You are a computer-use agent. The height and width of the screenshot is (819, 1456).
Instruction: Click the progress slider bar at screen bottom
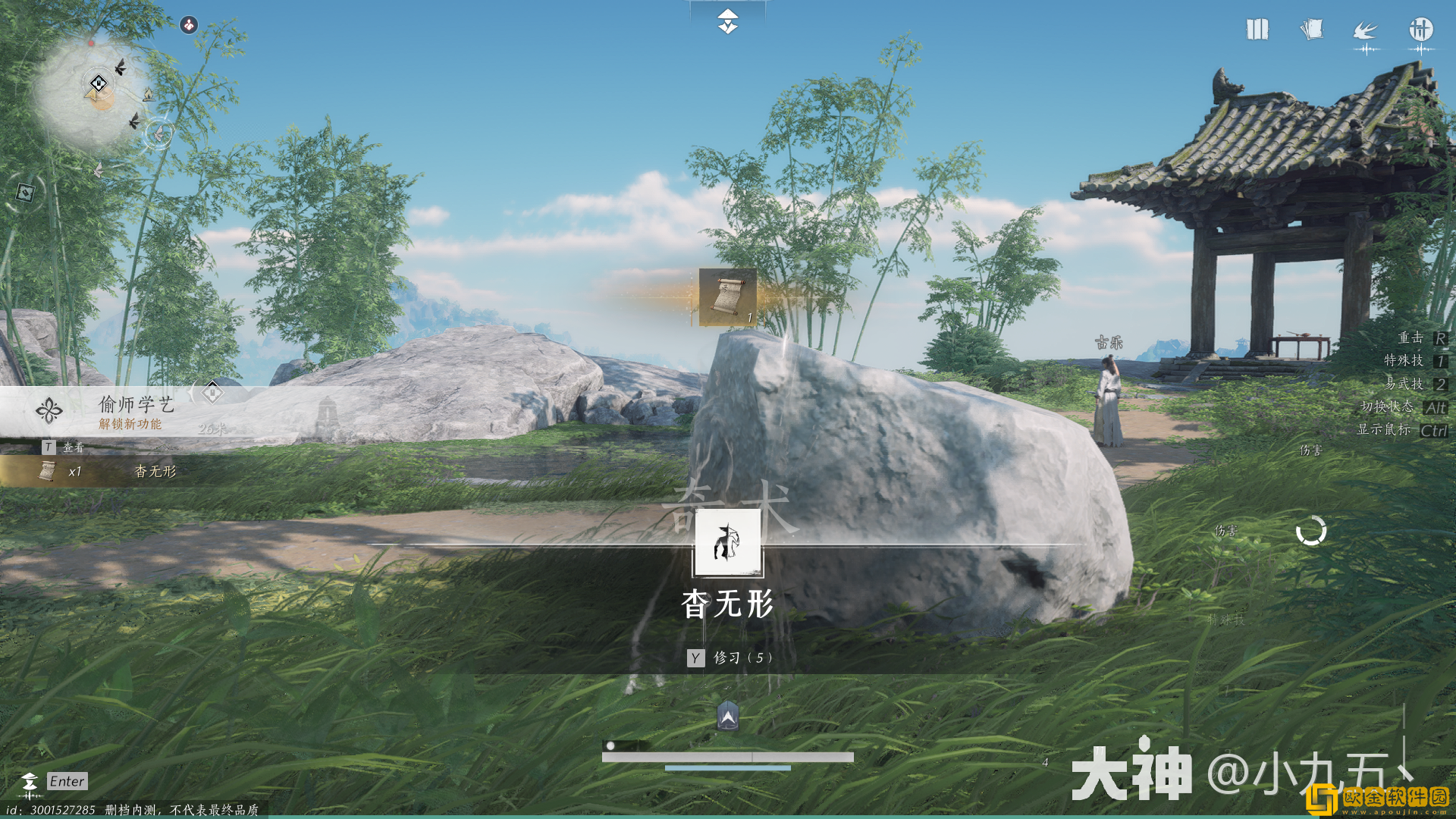coord(726,755)
